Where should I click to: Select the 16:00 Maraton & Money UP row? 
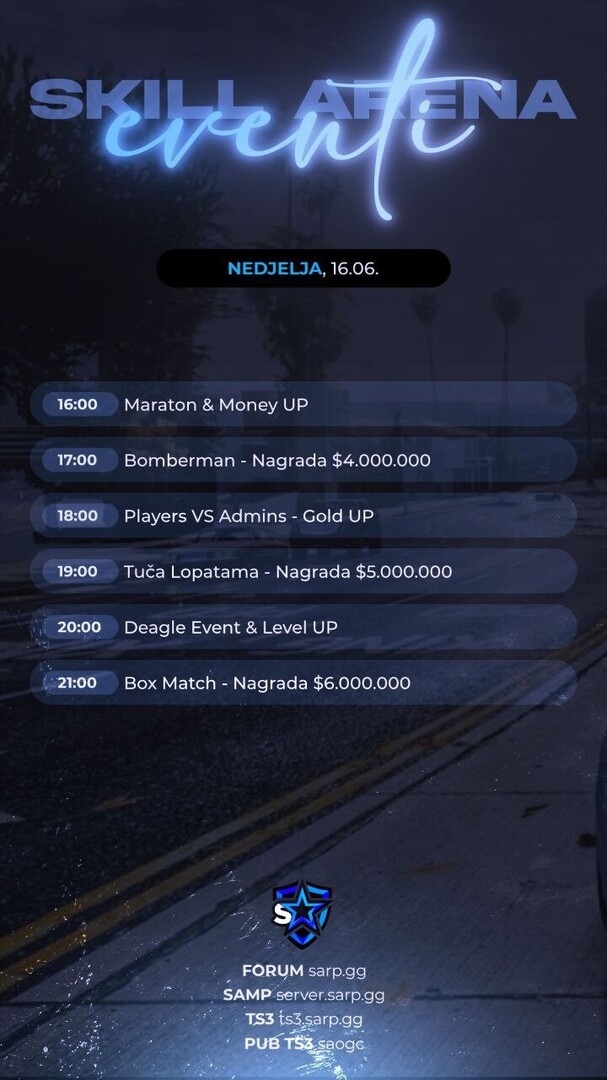(303, 405)
